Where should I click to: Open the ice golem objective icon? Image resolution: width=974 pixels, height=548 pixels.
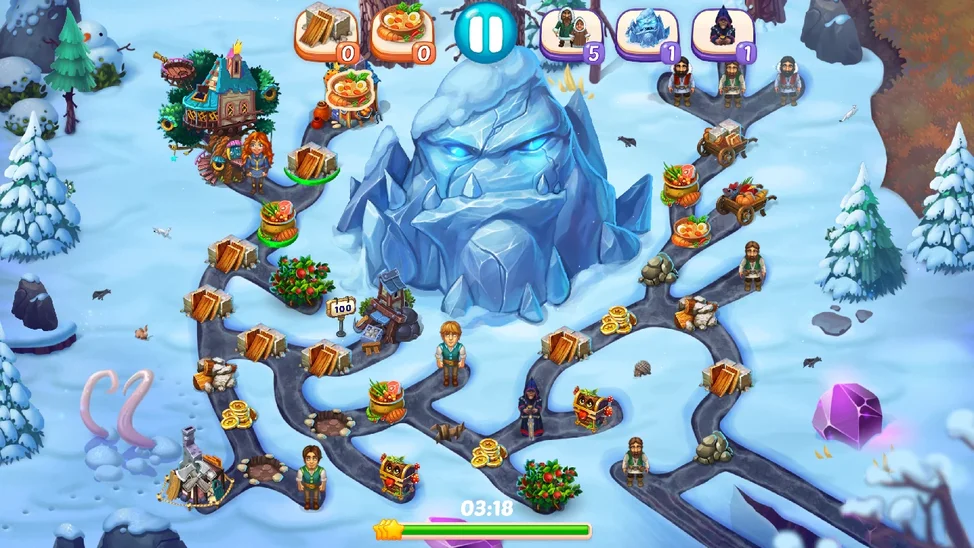646,34
